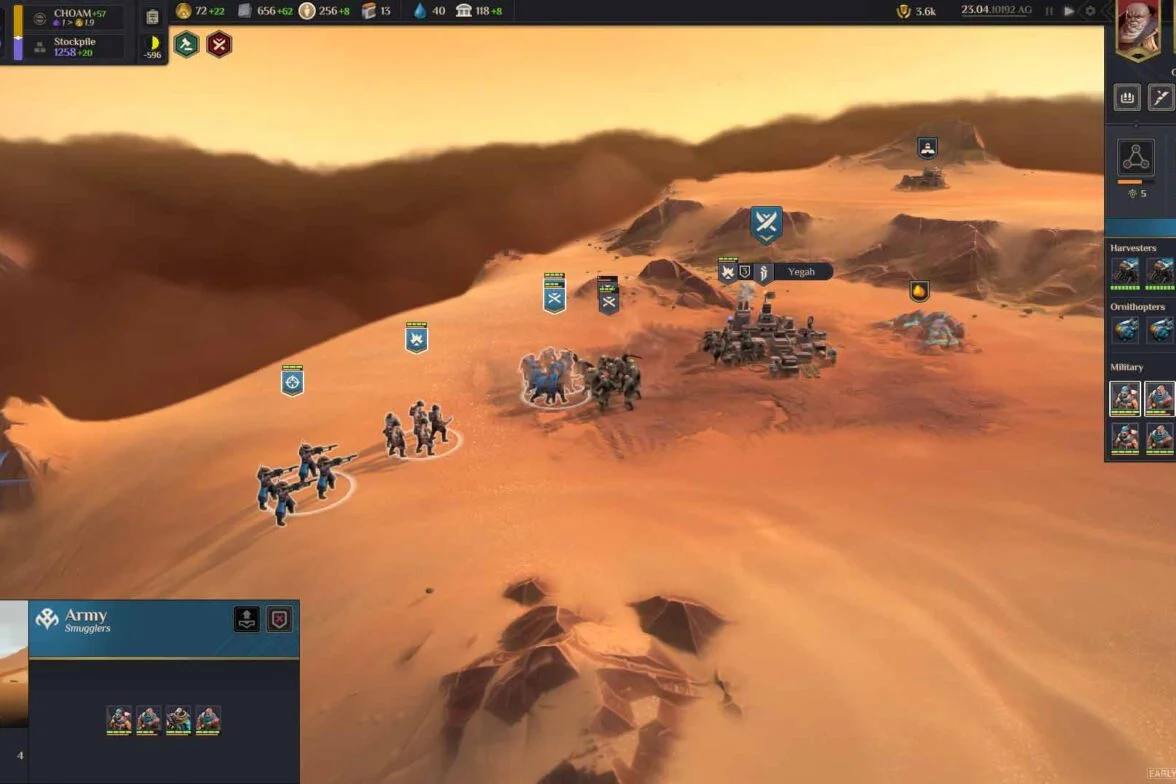Click the red X shield army button
The image size is (1176, 784).
[x=279, y=619]
